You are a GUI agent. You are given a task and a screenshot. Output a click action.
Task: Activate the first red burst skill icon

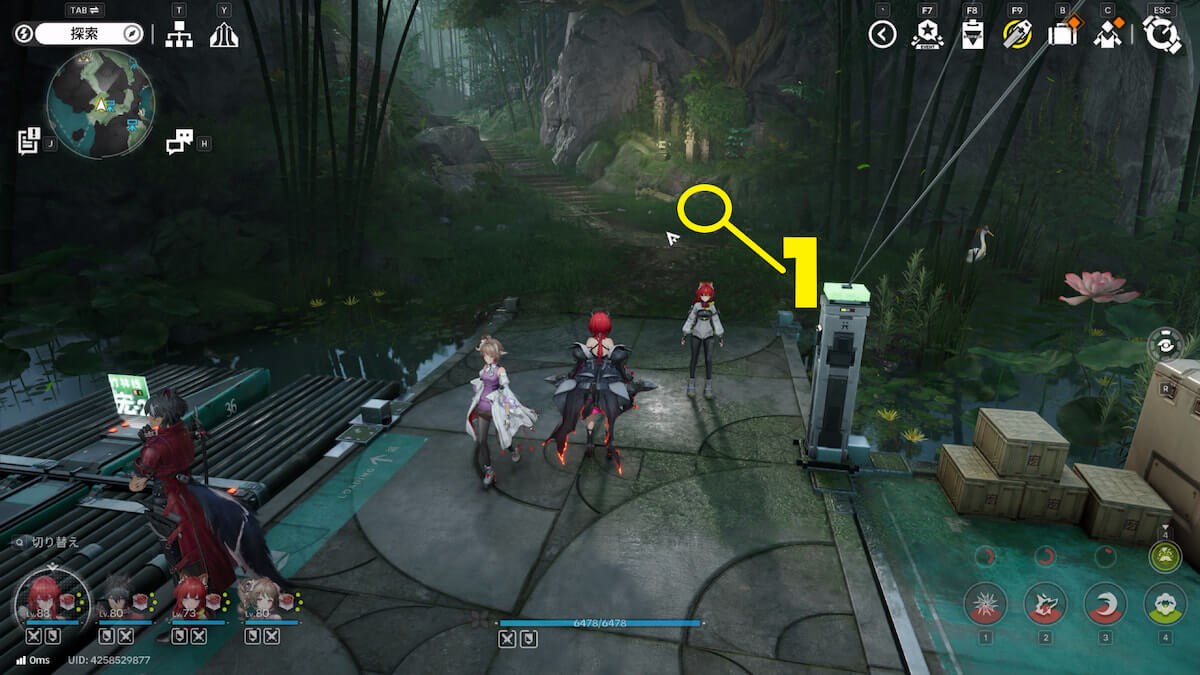(x=985, y=603)
